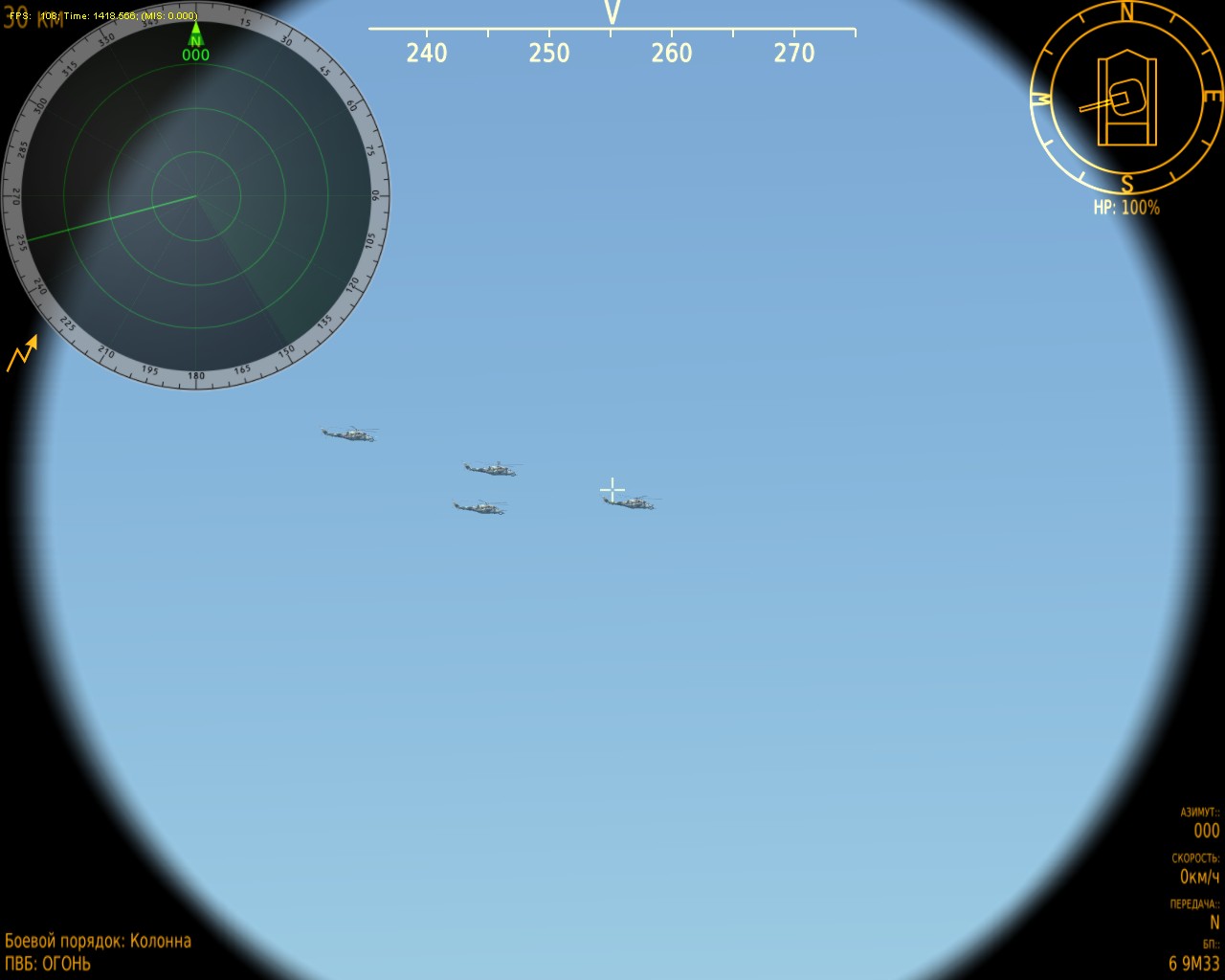This screenshot has height=980, width=1225.
Task: Click the heading compass tape
Action: [612, 43]
